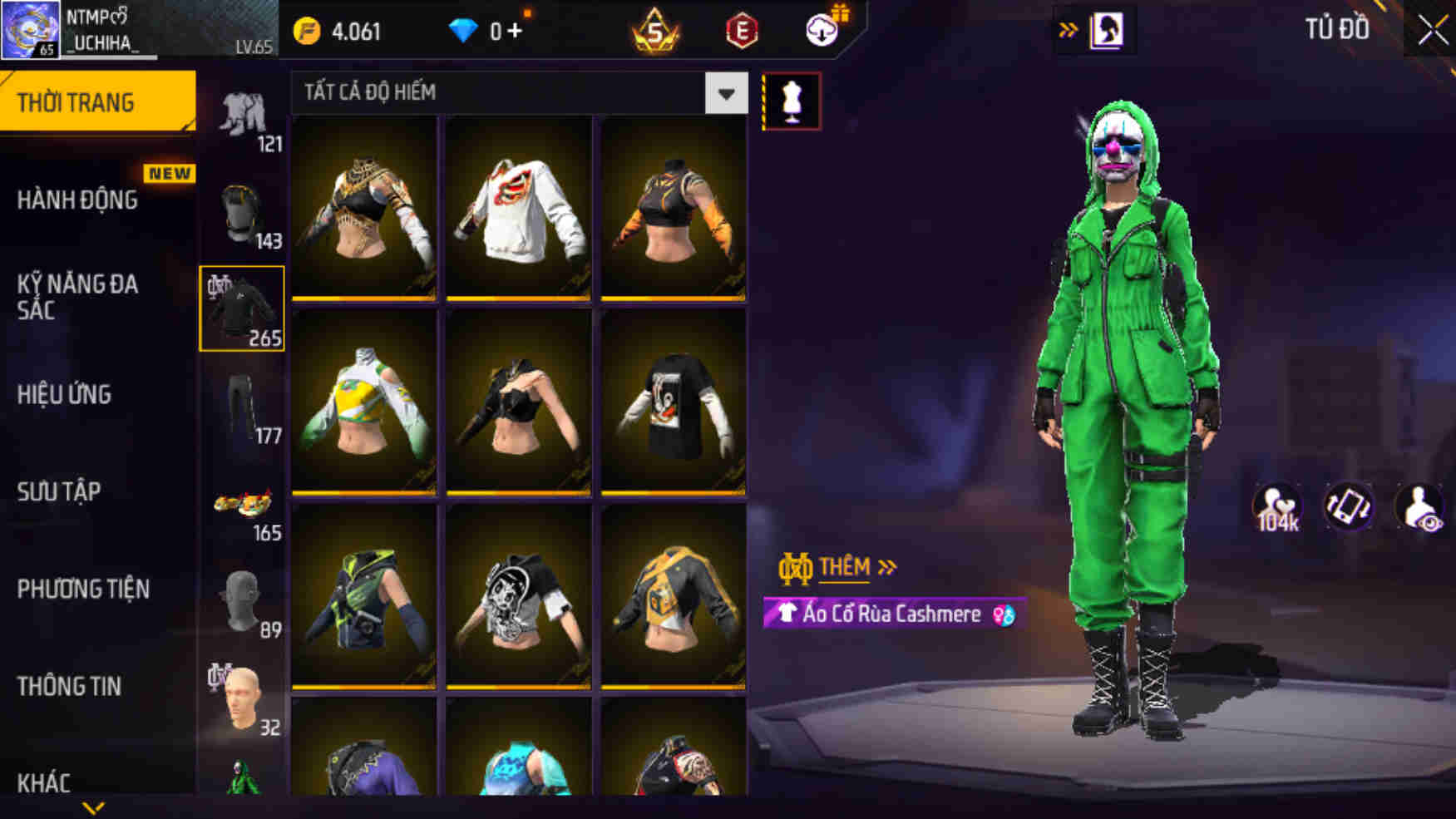Viewport: 1456px width, 819px height.
Task: Select the white hoodie thumbnail in the grid
Action: tap(517, 208)
